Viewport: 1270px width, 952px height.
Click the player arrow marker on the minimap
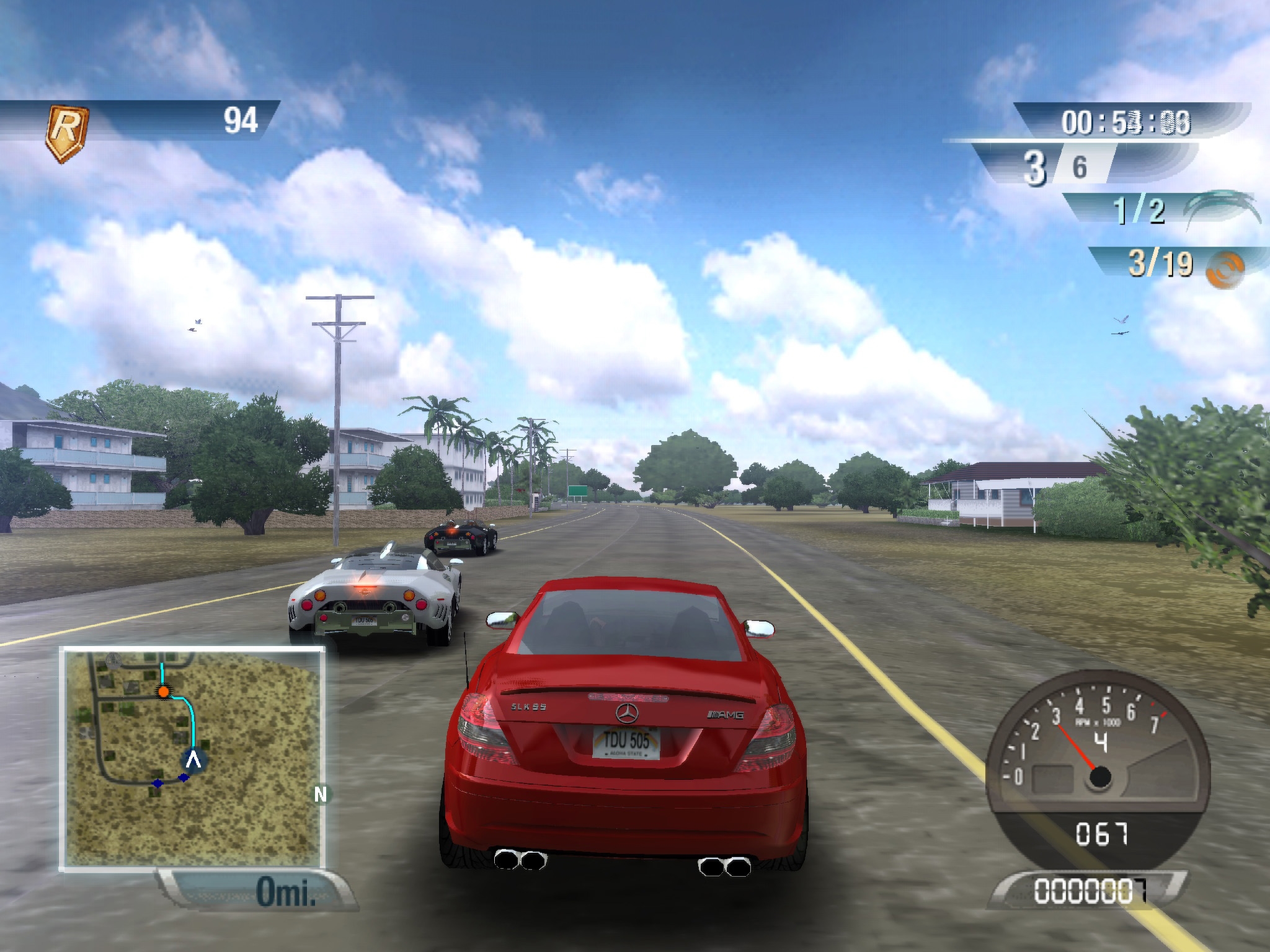point(194,759)
